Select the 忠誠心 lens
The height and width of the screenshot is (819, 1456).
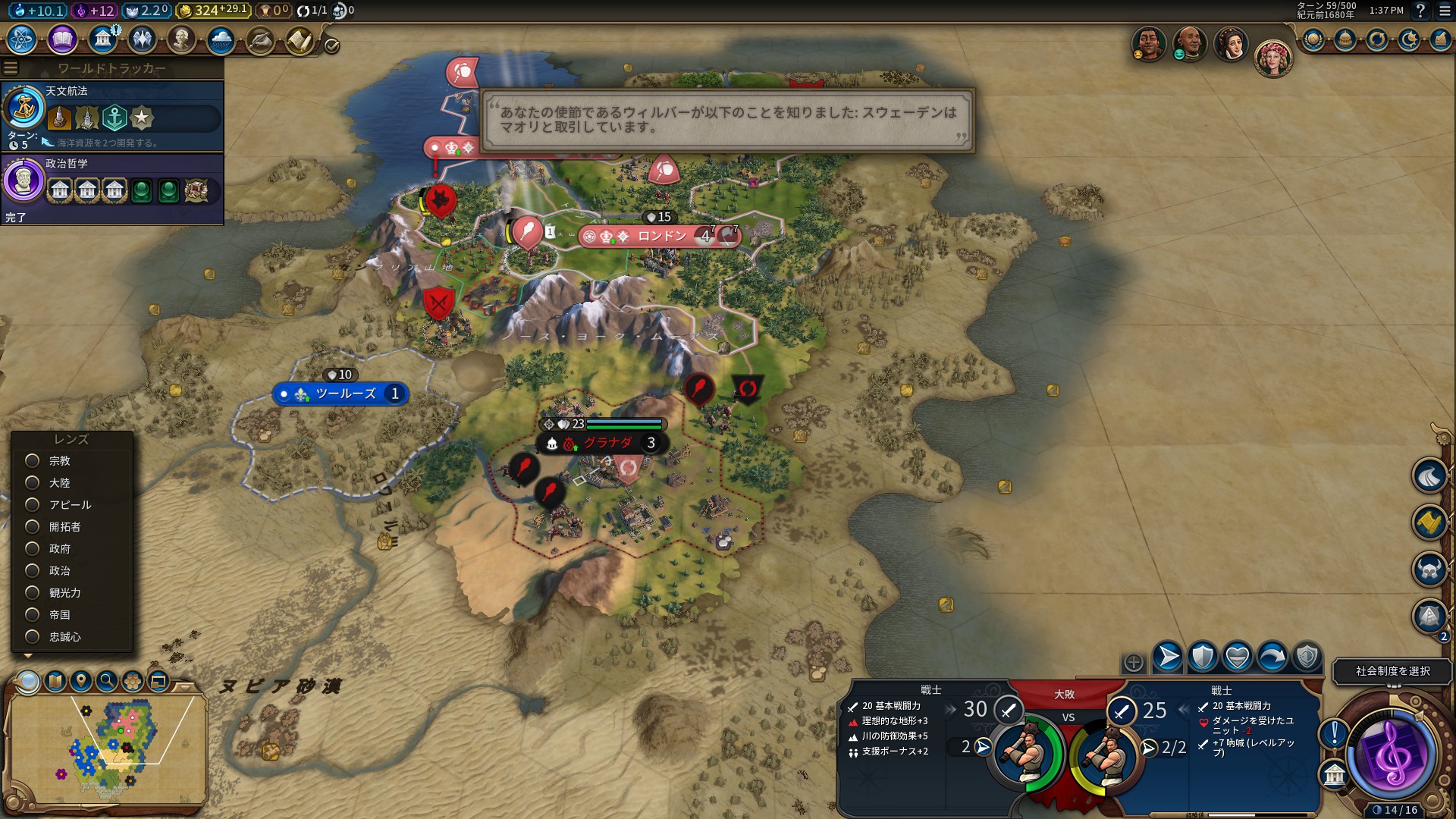click(33, 637)
